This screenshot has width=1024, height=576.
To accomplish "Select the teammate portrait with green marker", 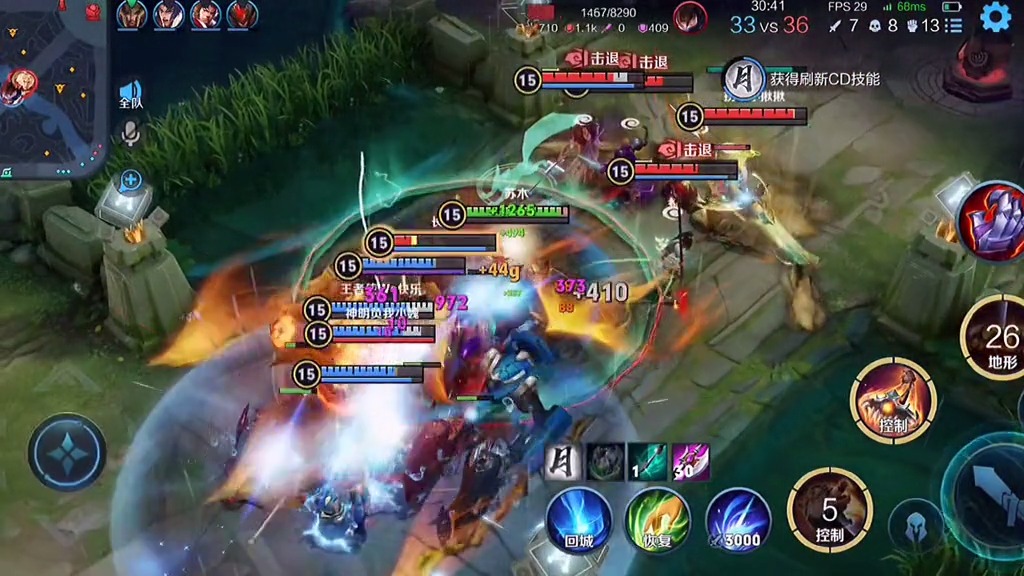I will coord(132,14).
